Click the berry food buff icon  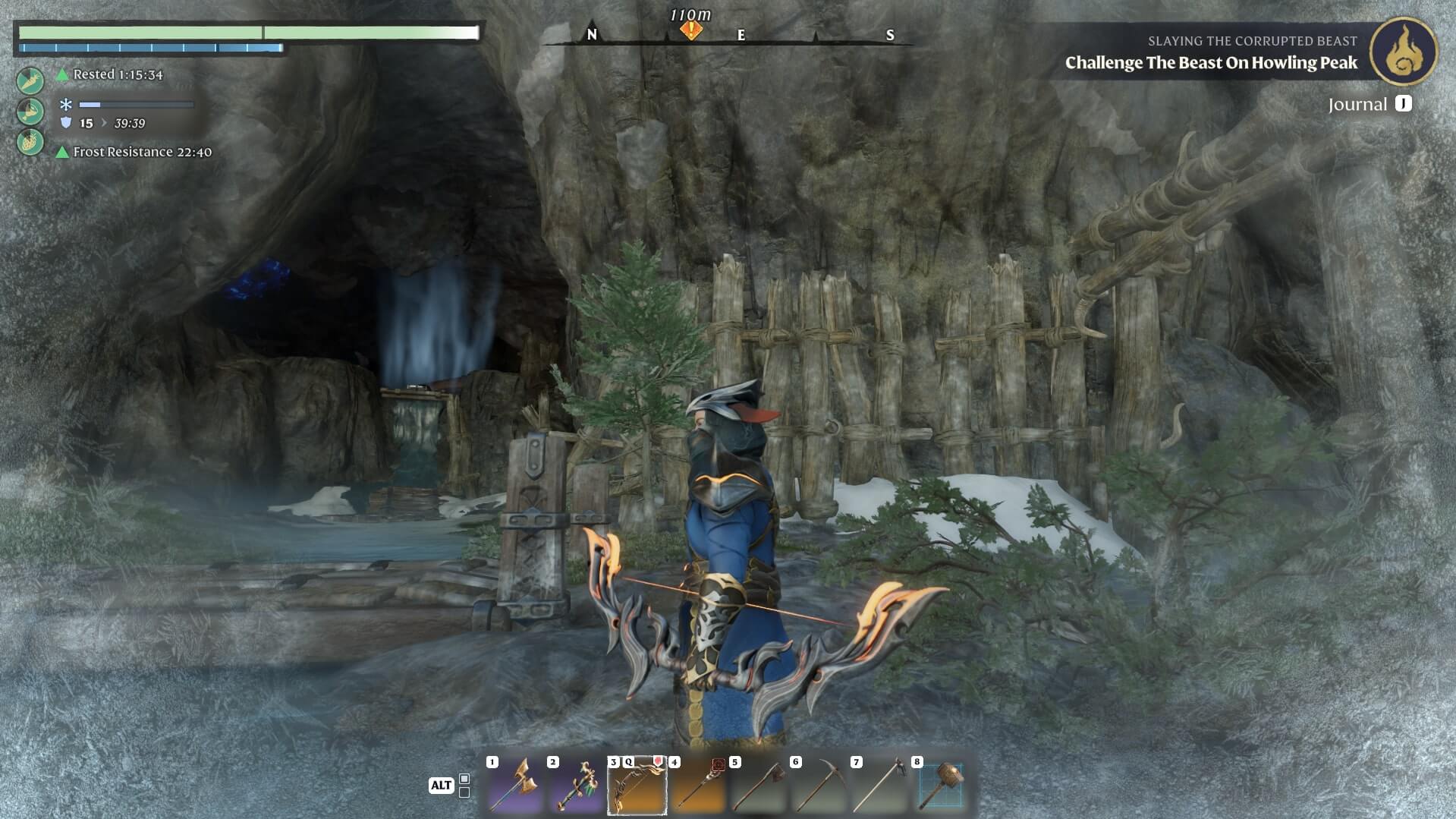[x=30, y=142]
